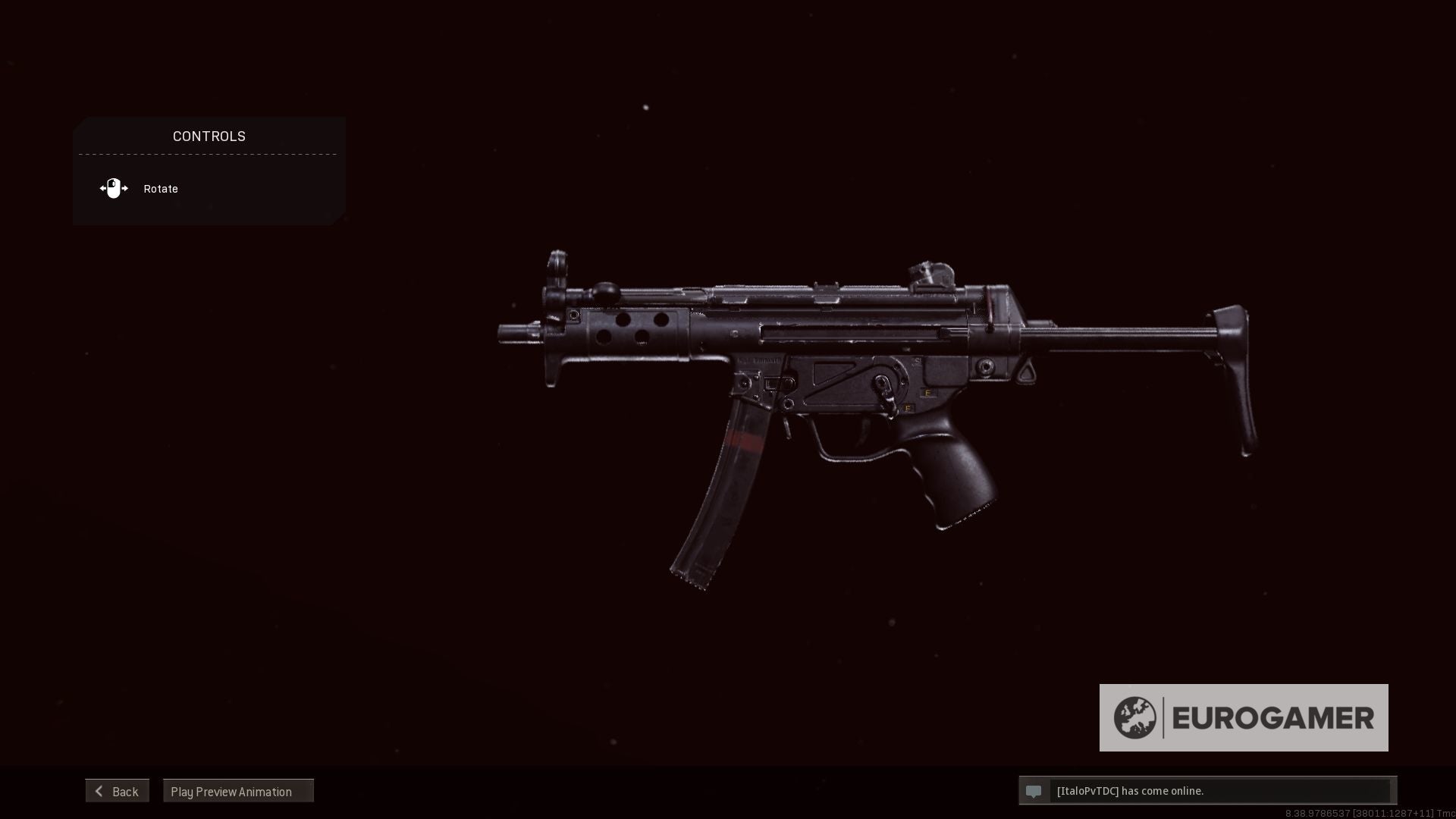
Task: Click the Rotate label text
Action: coord(160,188)
